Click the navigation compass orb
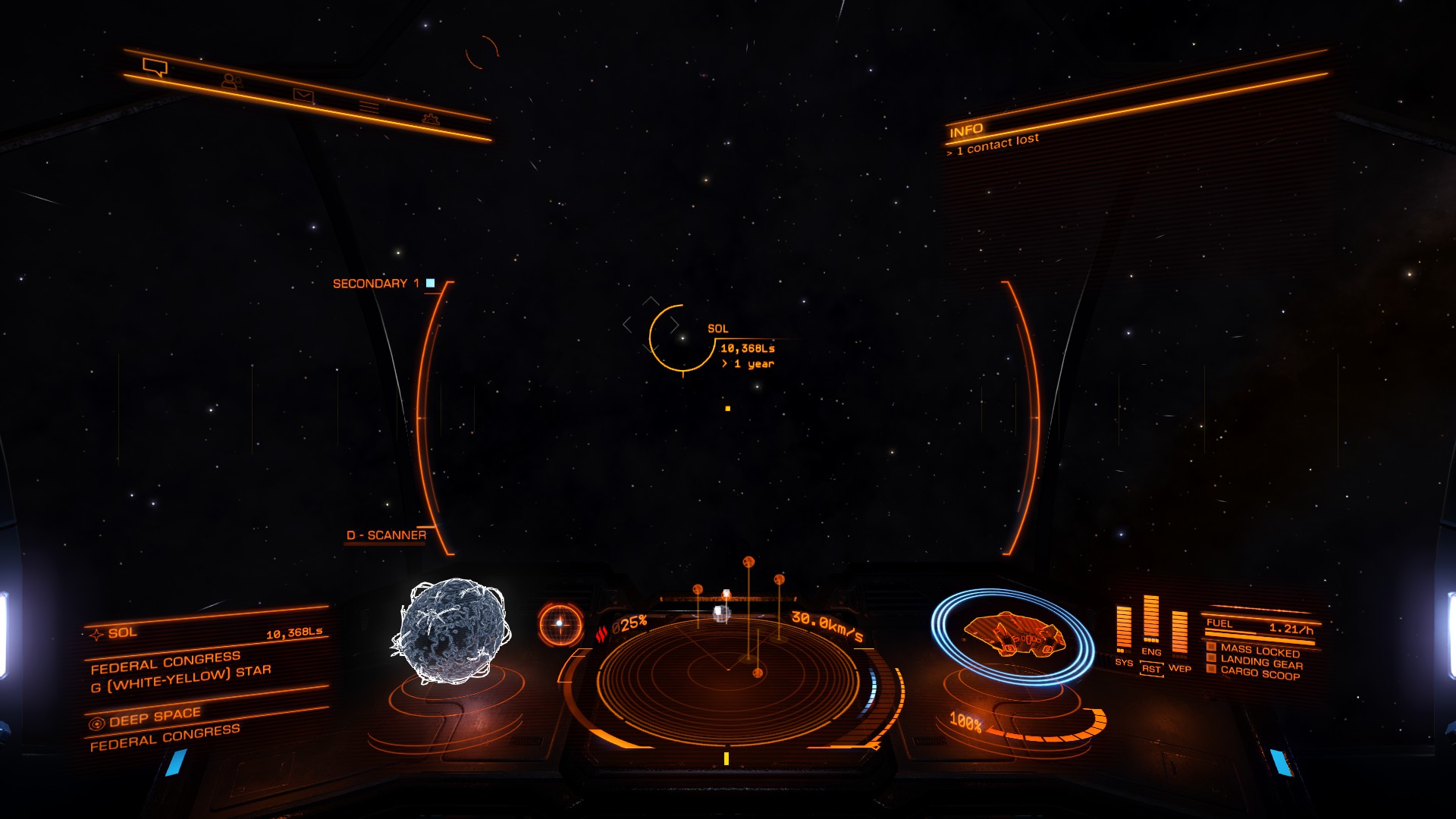This screenshot has width=1456, height=819. 560,624
